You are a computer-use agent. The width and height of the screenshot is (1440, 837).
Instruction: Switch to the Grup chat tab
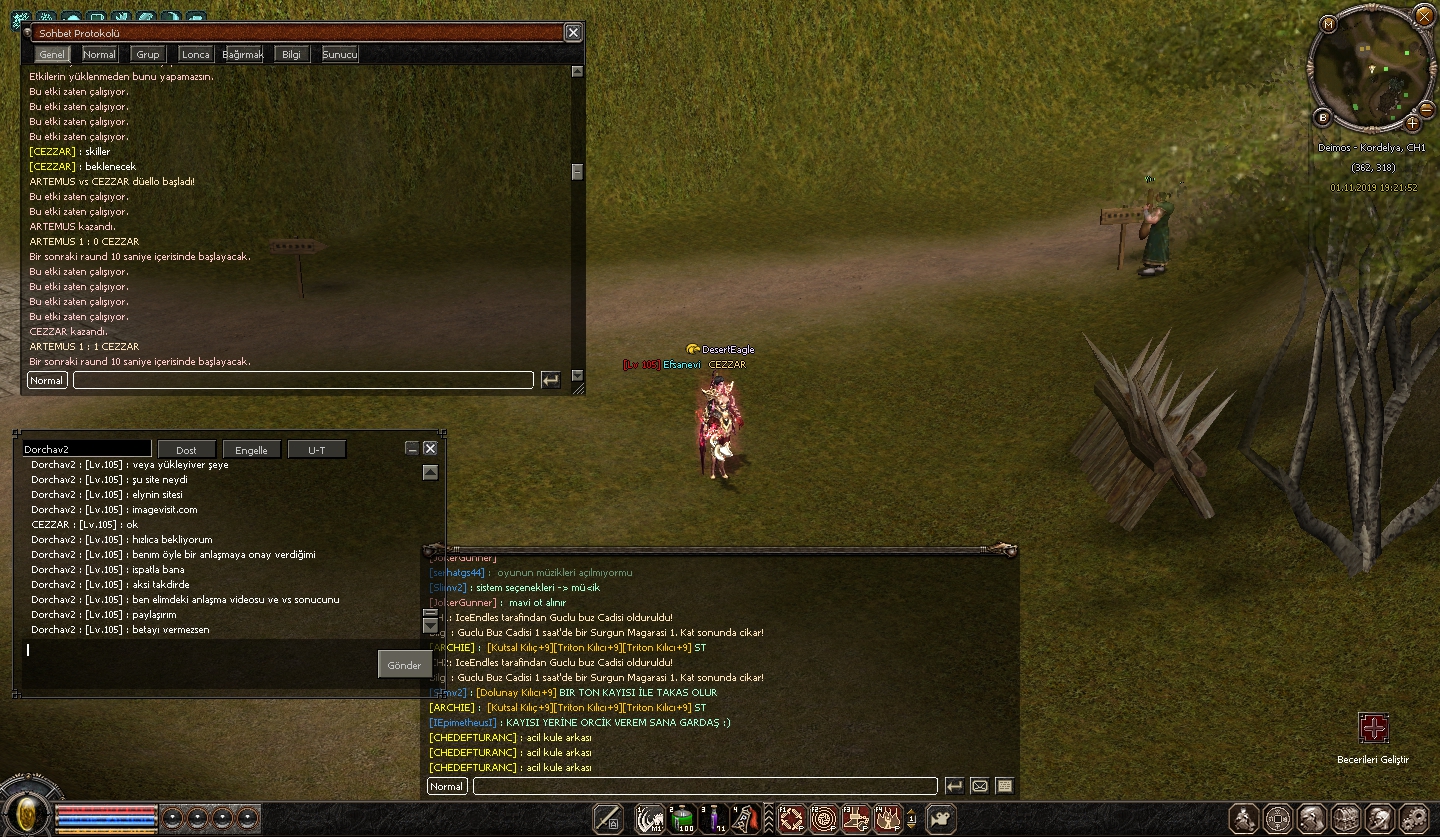(148, 54)
